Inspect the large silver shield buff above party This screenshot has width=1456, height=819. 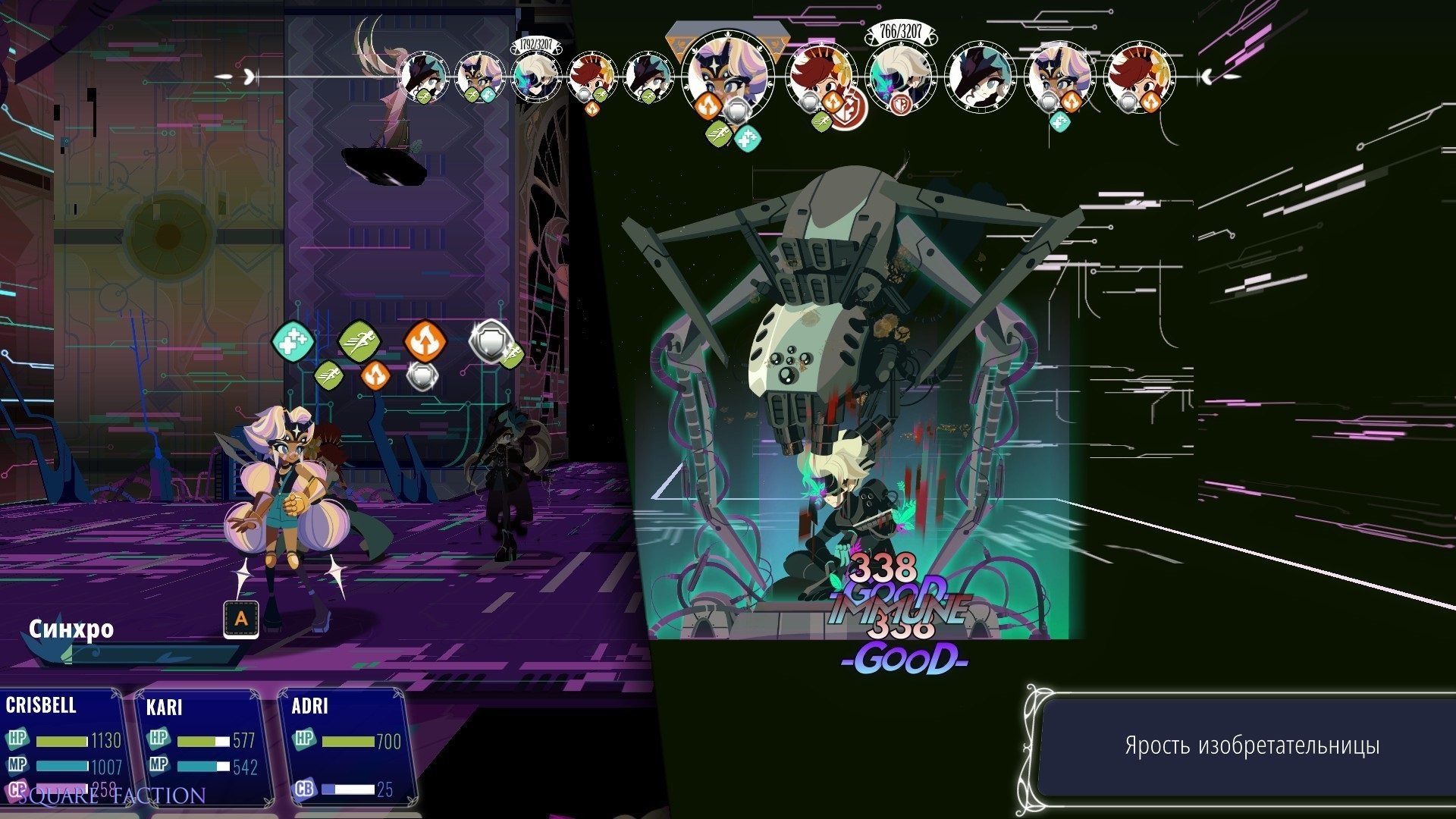pos(490,341)
